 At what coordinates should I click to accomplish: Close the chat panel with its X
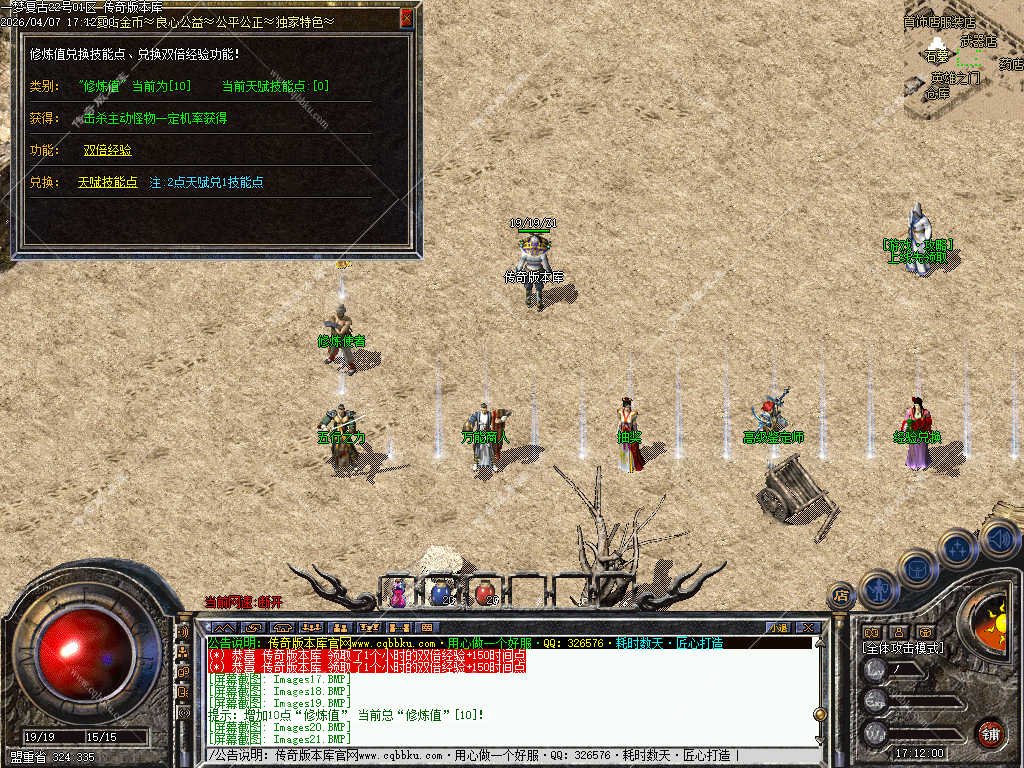[808, 627]
